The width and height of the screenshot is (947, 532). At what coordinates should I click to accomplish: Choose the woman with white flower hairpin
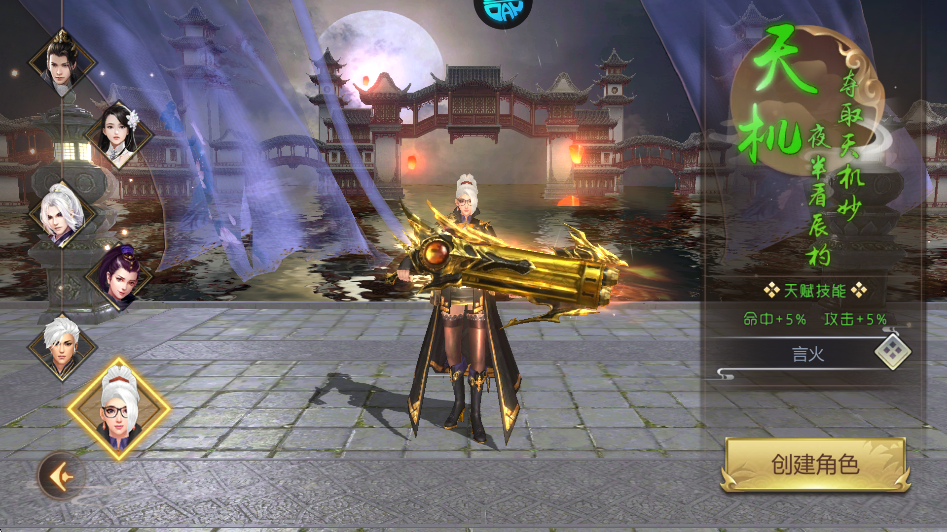119,134
